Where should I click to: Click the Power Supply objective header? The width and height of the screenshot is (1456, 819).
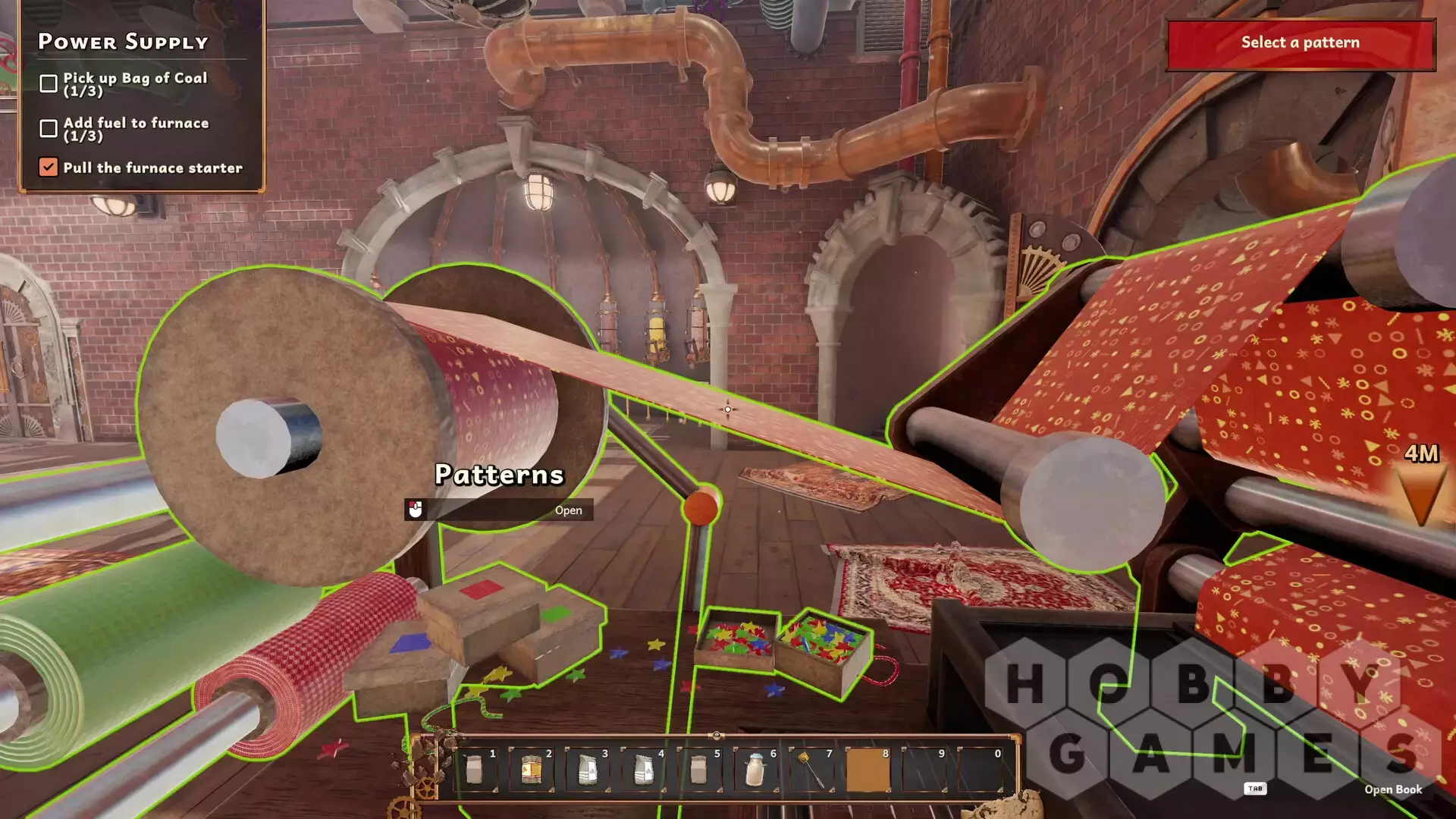[x=124, y=42]
